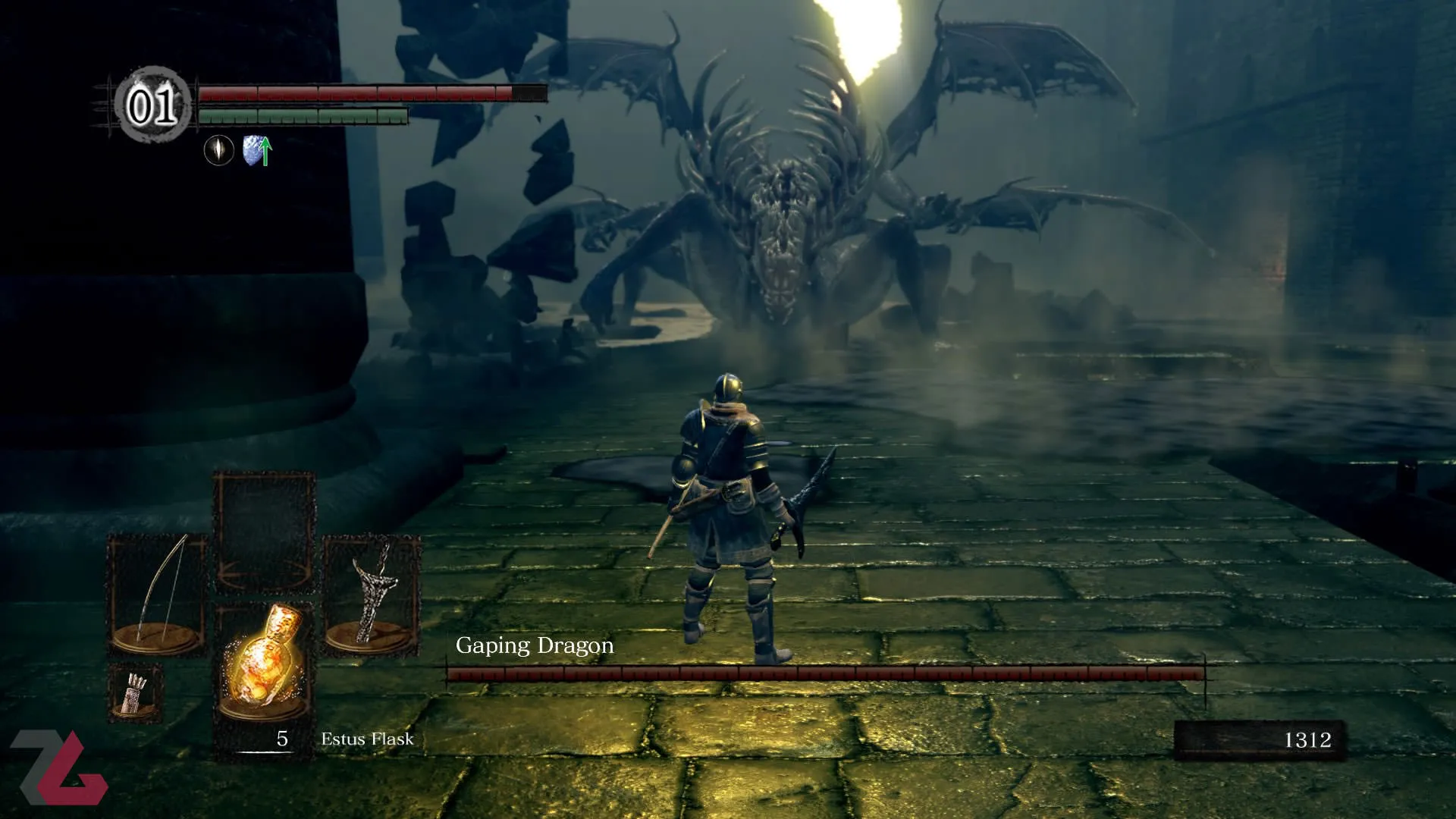Viewport: 1456px width, 819px height.
Task: Click the shield defense buff icon
Action: pos(256,150)
